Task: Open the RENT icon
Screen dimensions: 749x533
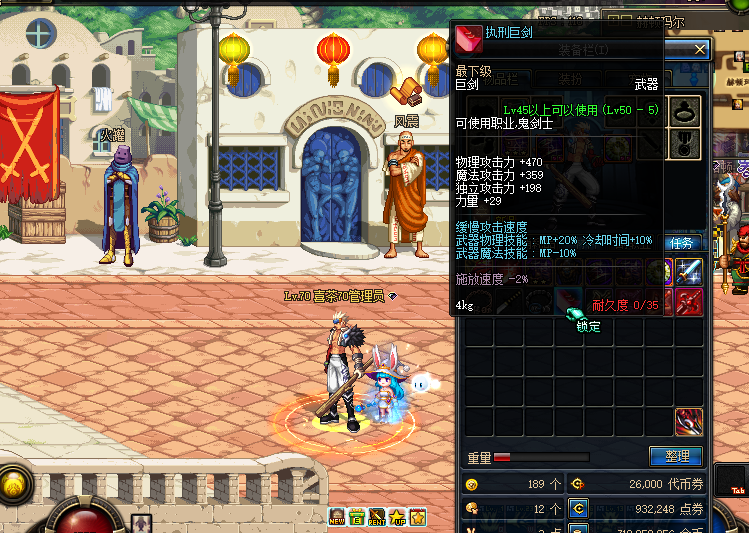Action: pos(377,517)
